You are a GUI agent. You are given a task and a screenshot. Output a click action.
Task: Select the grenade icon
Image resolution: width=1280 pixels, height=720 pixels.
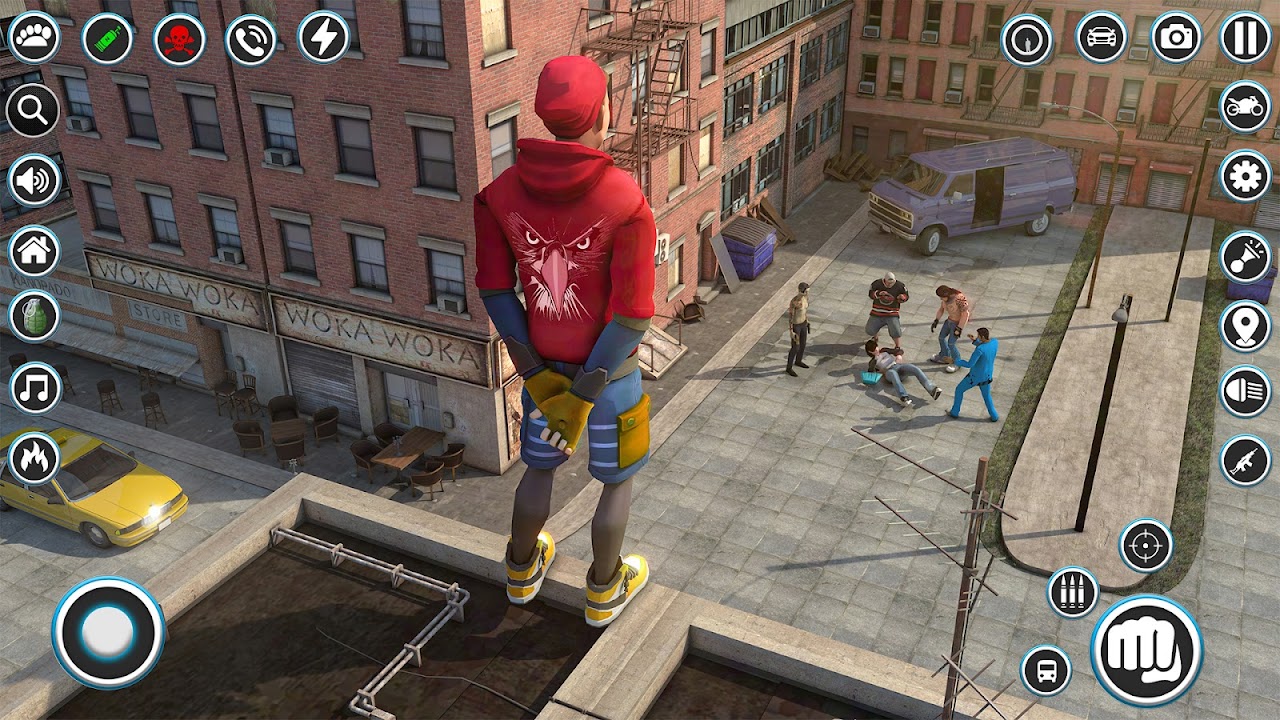pos(34,316)
